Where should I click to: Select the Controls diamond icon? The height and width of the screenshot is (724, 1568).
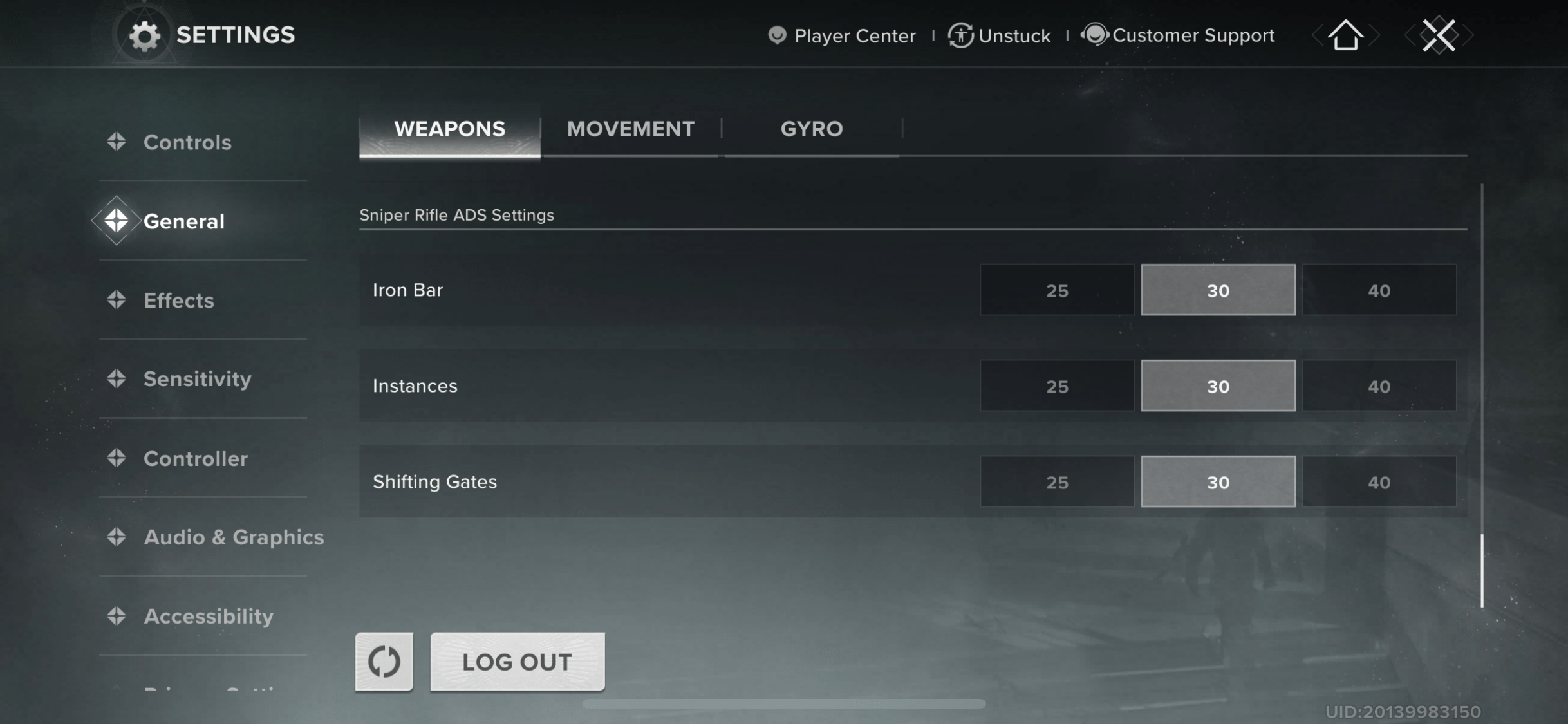point(117,142)
